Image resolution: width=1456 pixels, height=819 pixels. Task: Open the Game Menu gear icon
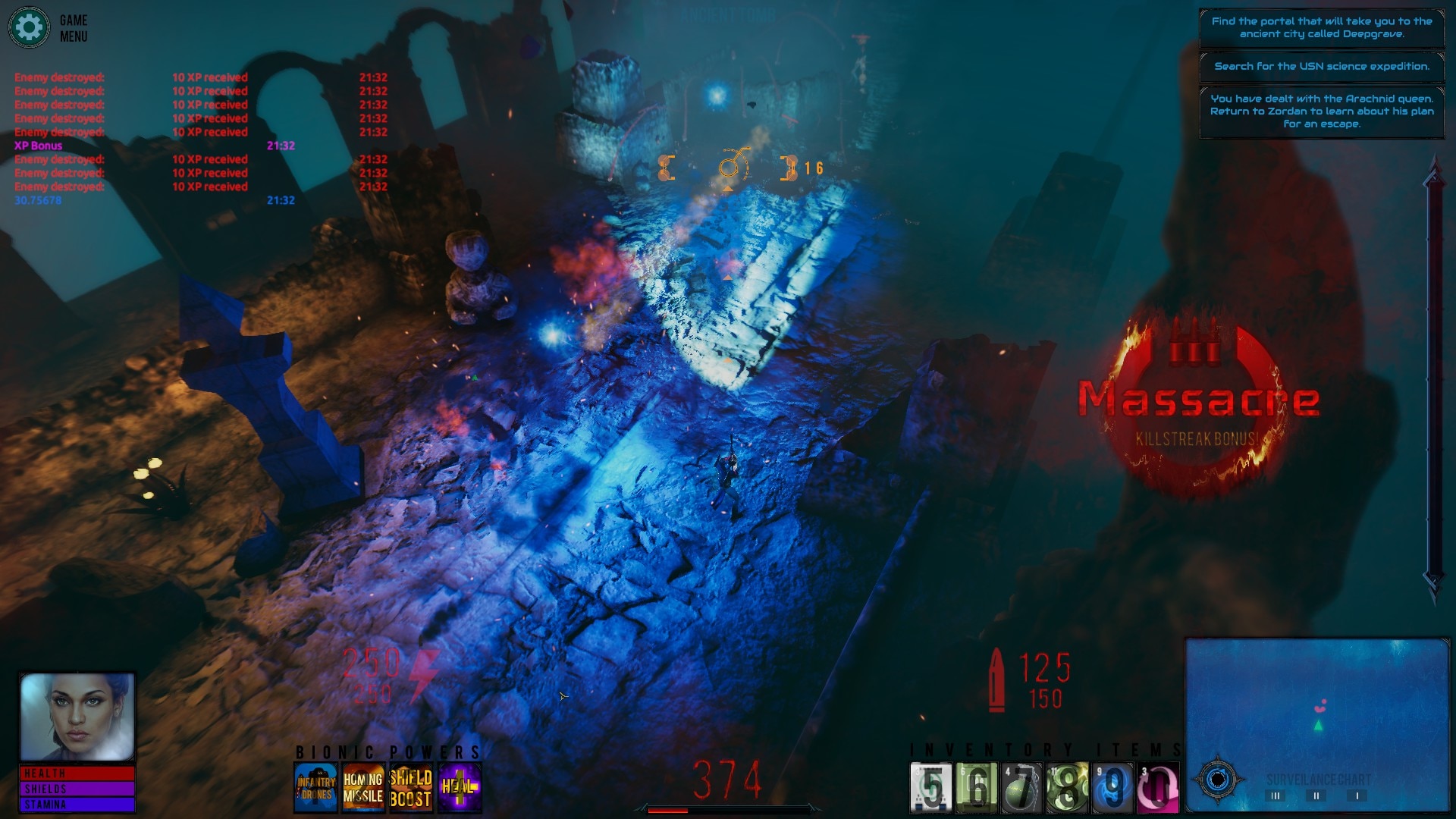pos(29,28)
